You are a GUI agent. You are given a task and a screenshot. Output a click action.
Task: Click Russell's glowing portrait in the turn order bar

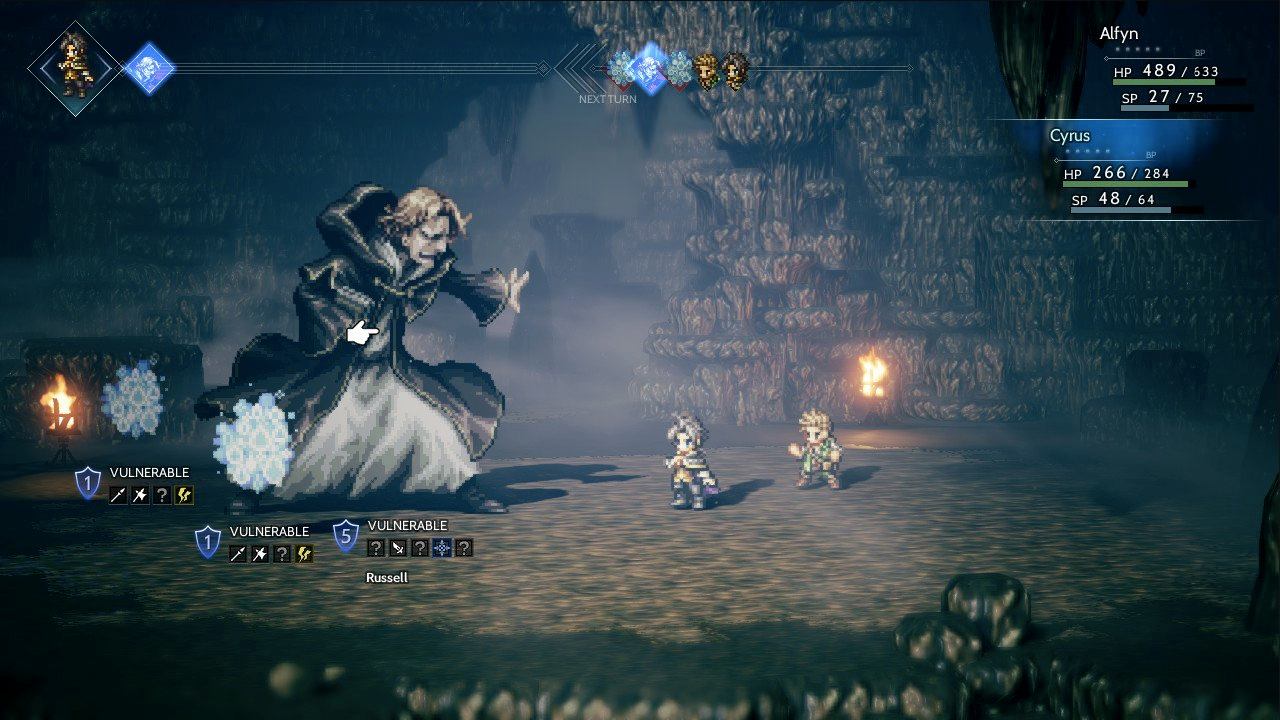pyautogui.click(x=648, y=68)
